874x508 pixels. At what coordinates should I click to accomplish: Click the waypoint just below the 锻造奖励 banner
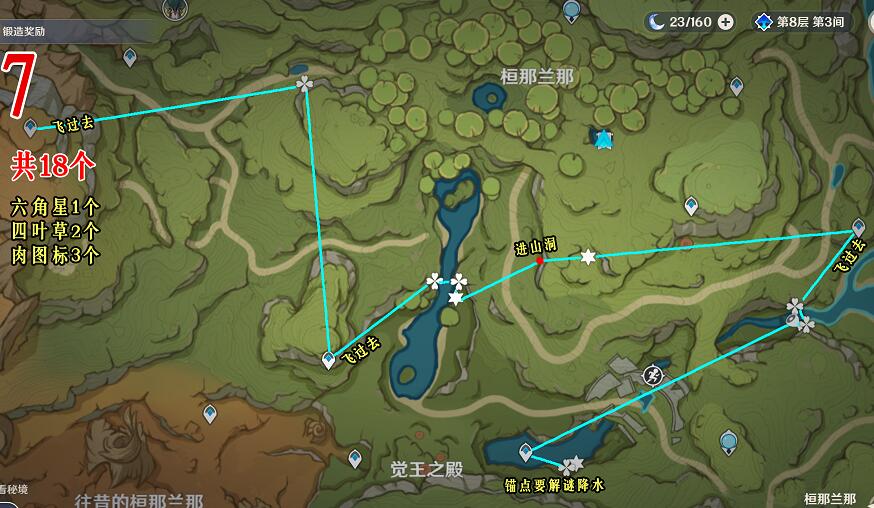[x=129, y=57]
